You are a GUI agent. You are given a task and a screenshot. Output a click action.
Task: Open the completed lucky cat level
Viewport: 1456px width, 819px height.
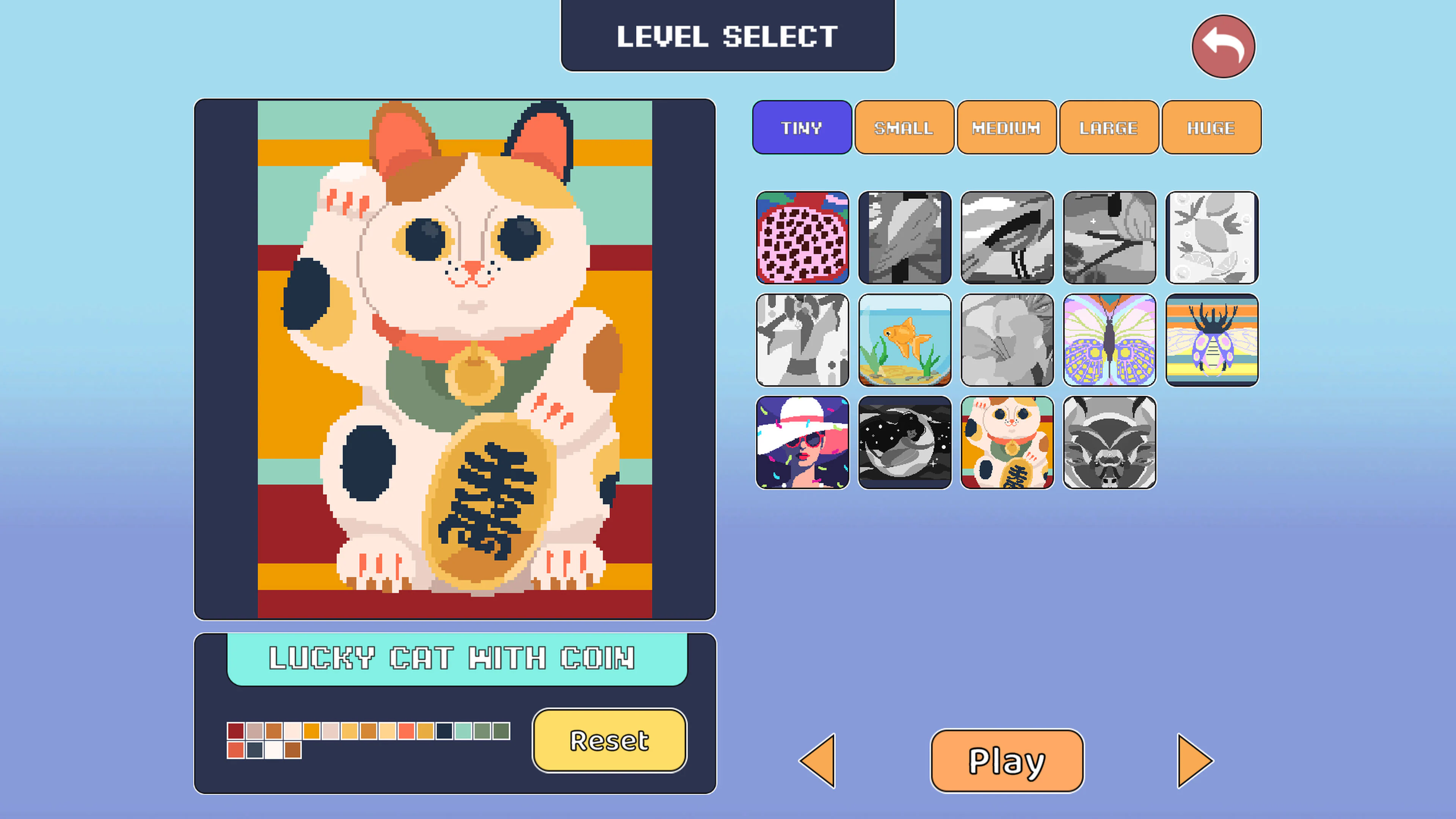pyautogui.click(x=1007, y=443)
